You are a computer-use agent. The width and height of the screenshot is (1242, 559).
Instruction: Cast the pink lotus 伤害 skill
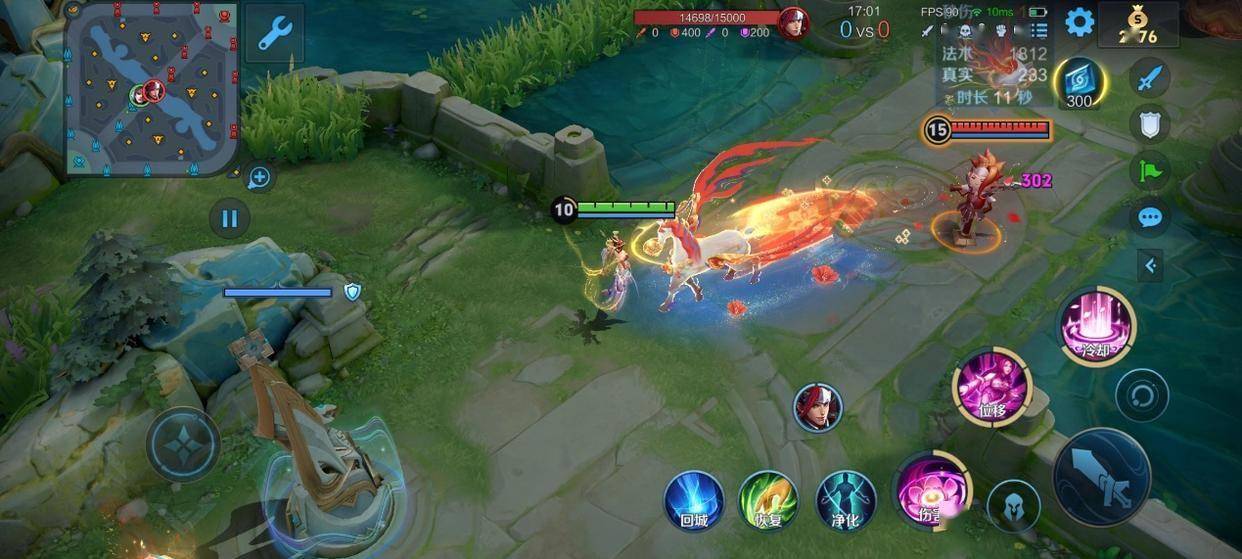[x=930, y=490]
